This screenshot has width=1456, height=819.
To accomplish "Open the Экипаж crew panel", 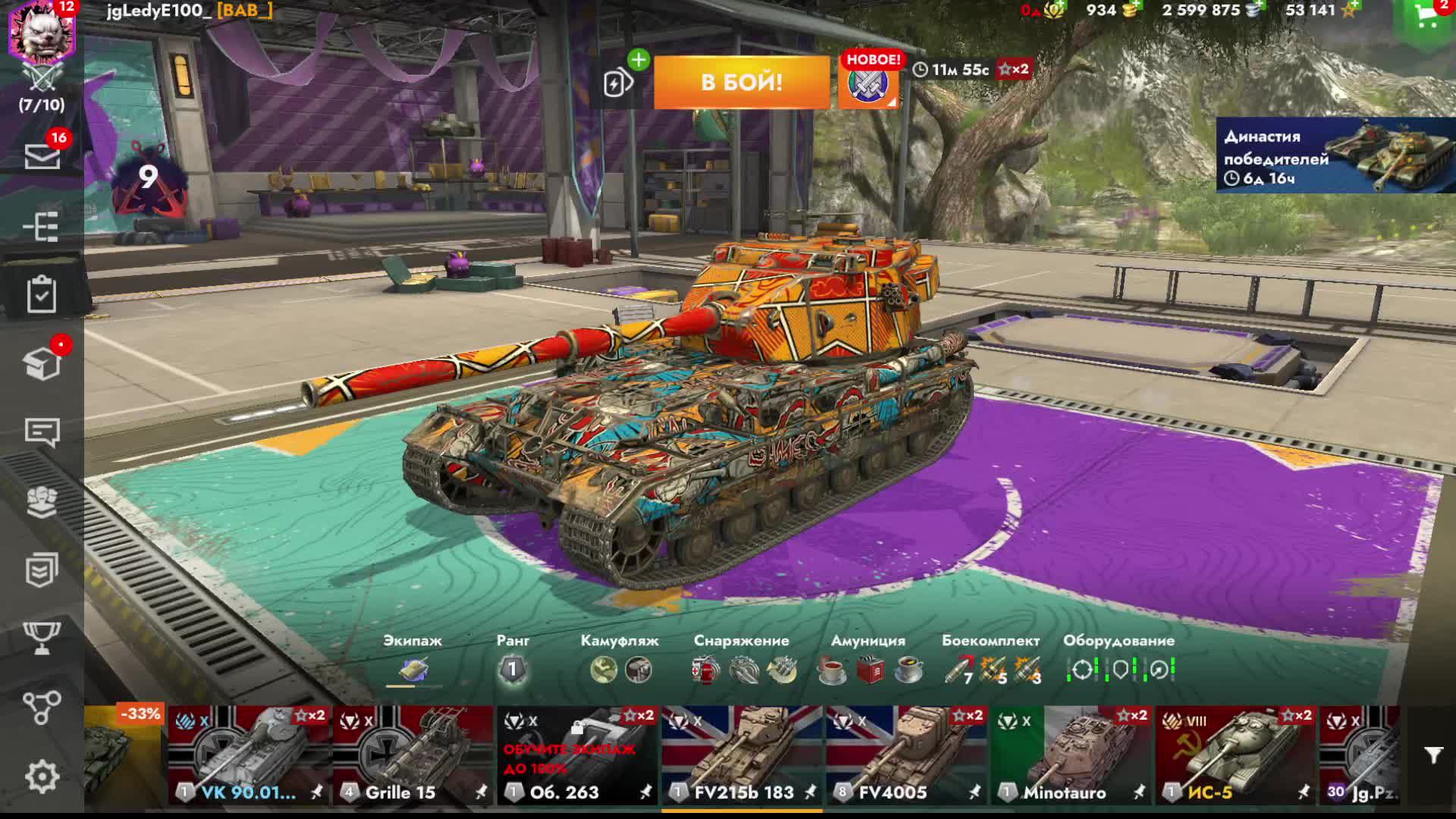I will click(x=413, y=669).
